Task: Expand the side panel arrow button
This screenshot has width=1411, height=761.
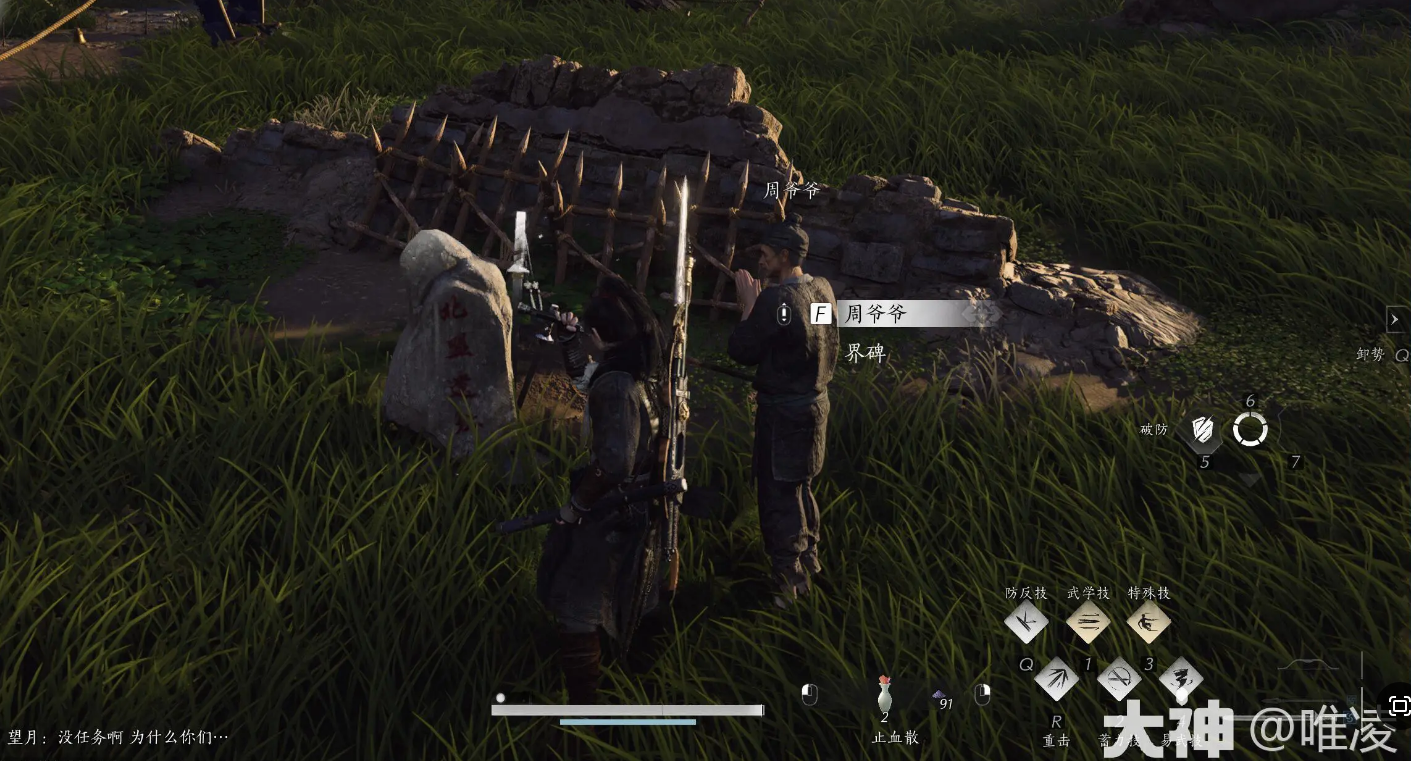Action: coord(1396,319)
